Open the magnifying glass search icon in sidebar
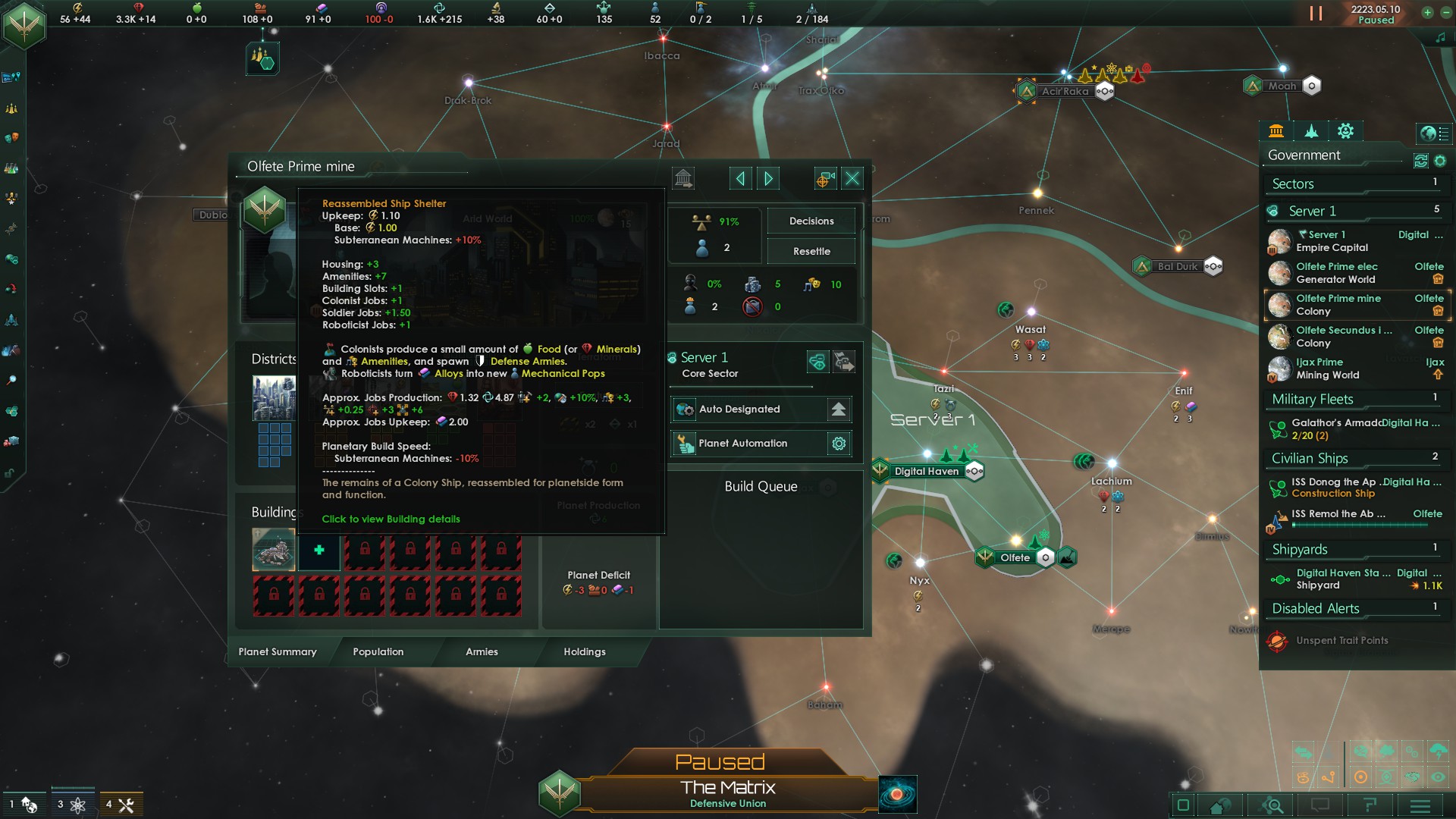1456x819 pixels. tap(11, 380)
